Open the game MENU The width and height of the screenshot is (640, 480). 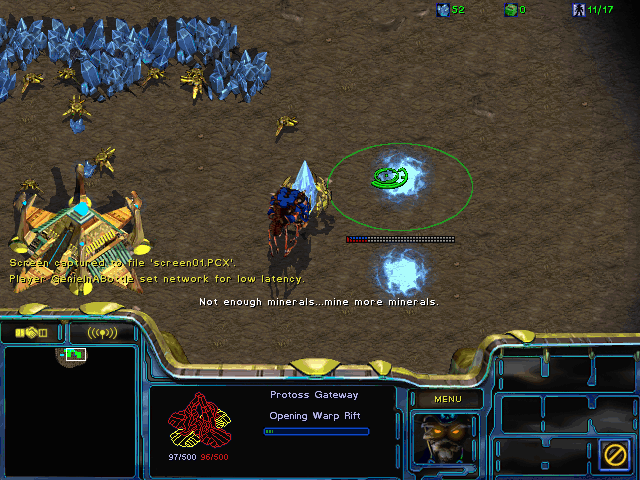click(x=447, y=399)
